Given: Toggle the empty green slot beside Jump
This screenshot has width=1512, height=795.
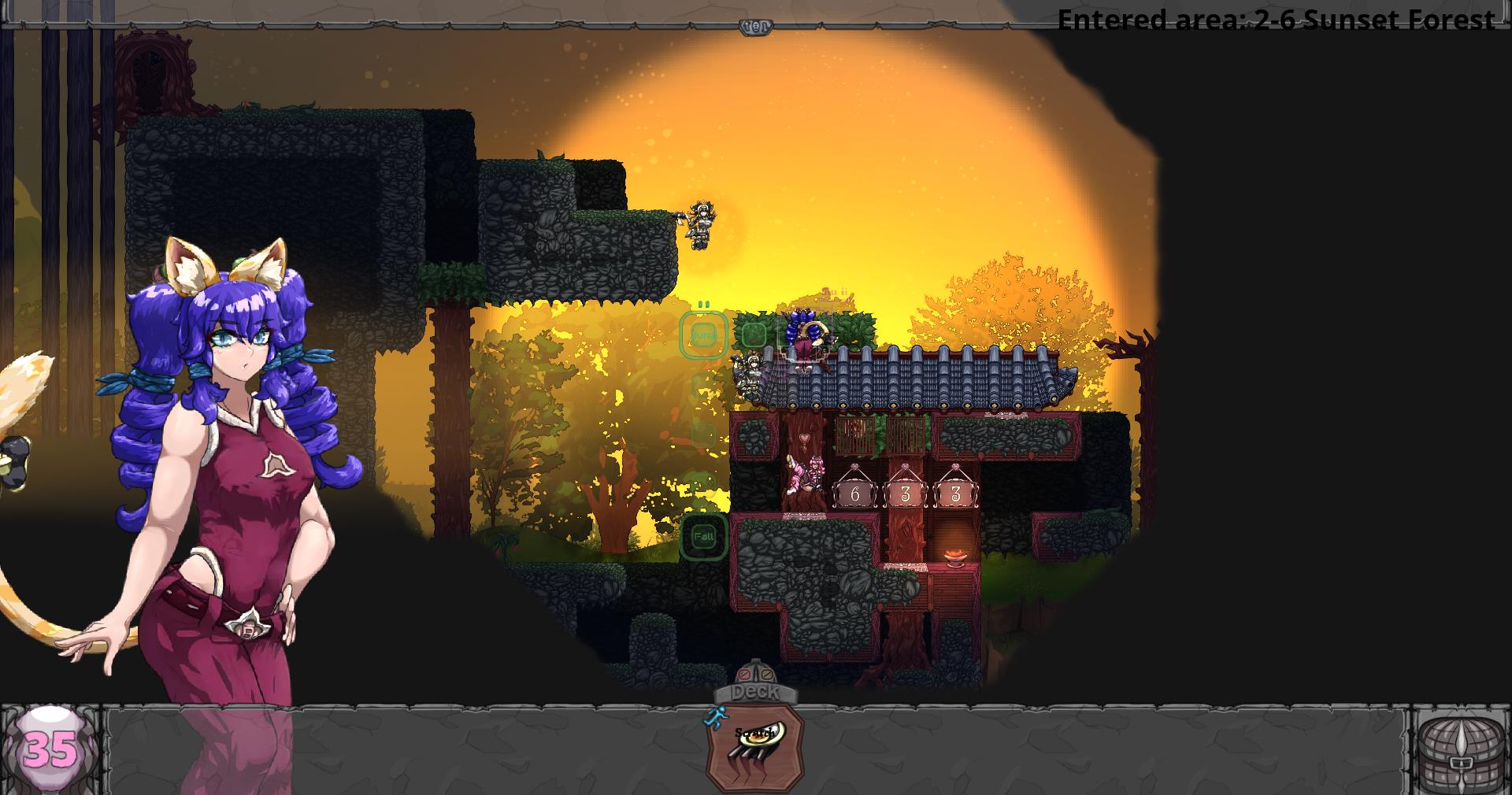Looking at the screenshot, I should pos(755,334).
